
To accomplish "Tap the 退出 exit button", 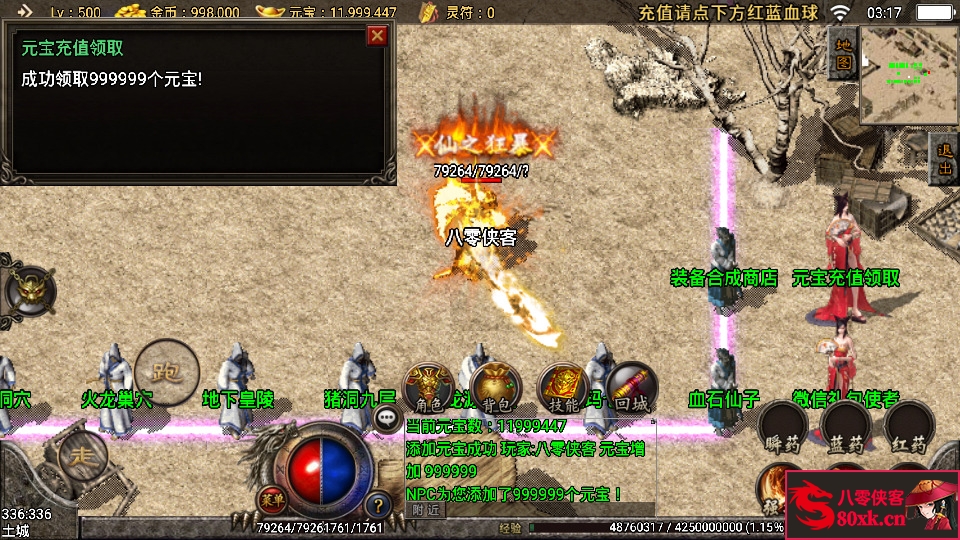I will (x=943, y=160).
